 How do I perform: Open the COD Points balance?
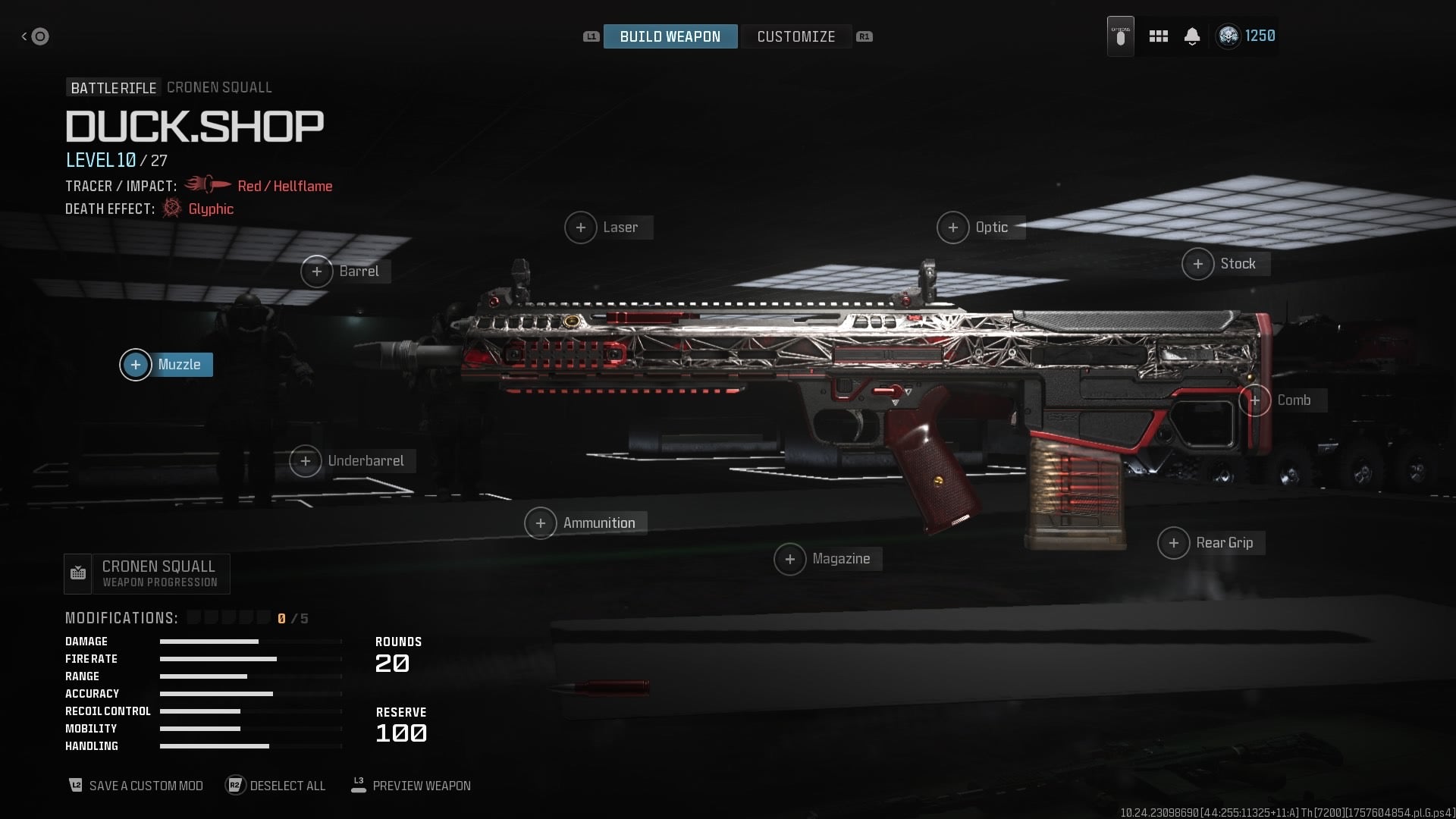[1246, 36]
